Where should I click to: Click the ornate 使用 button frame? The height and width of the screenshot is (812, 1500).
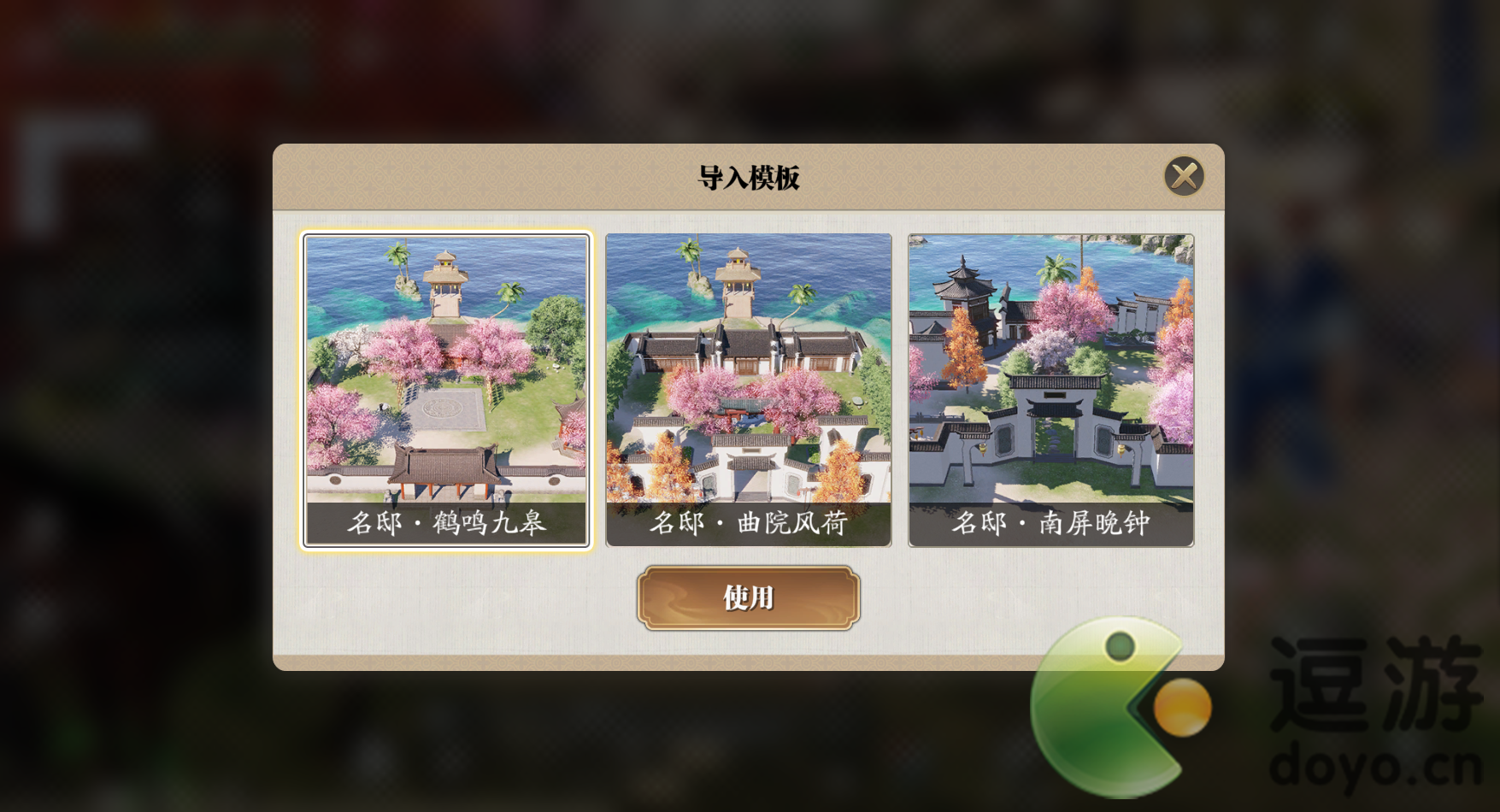750,598
